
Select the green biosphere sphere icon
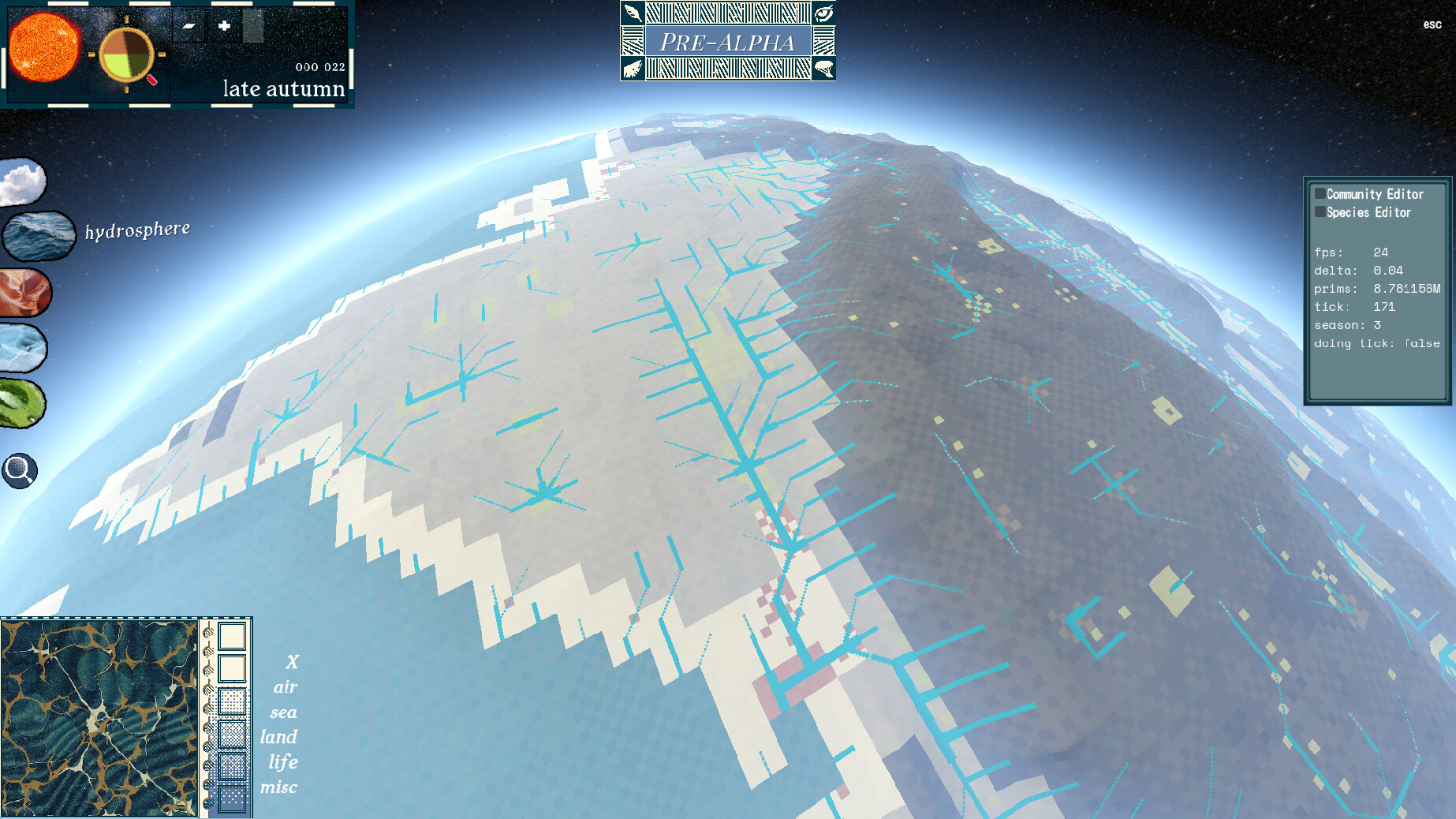coord(22,404)
